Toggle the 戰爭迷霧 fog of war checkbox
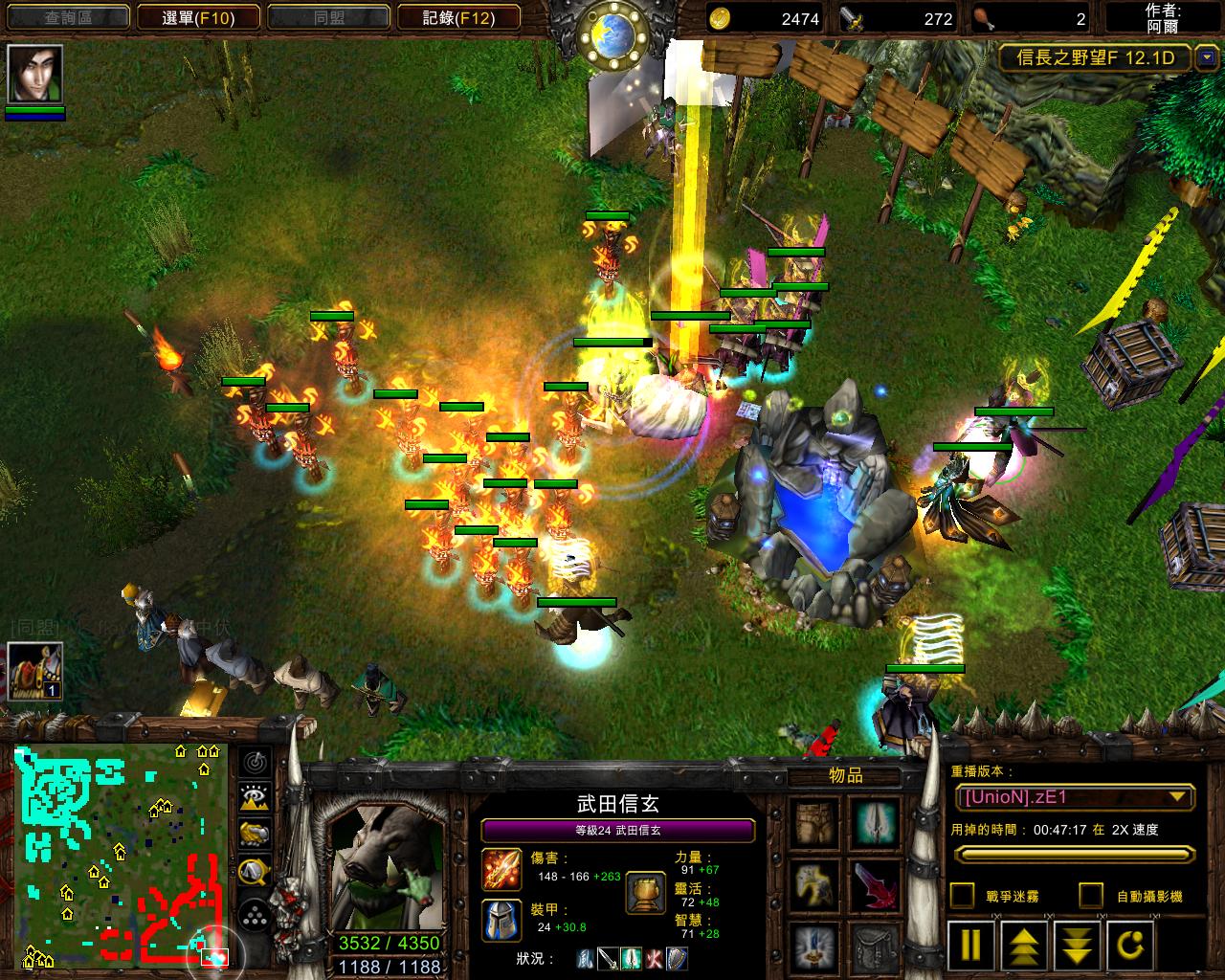This screenshot has height=980, width=1225. pos(962,896)
